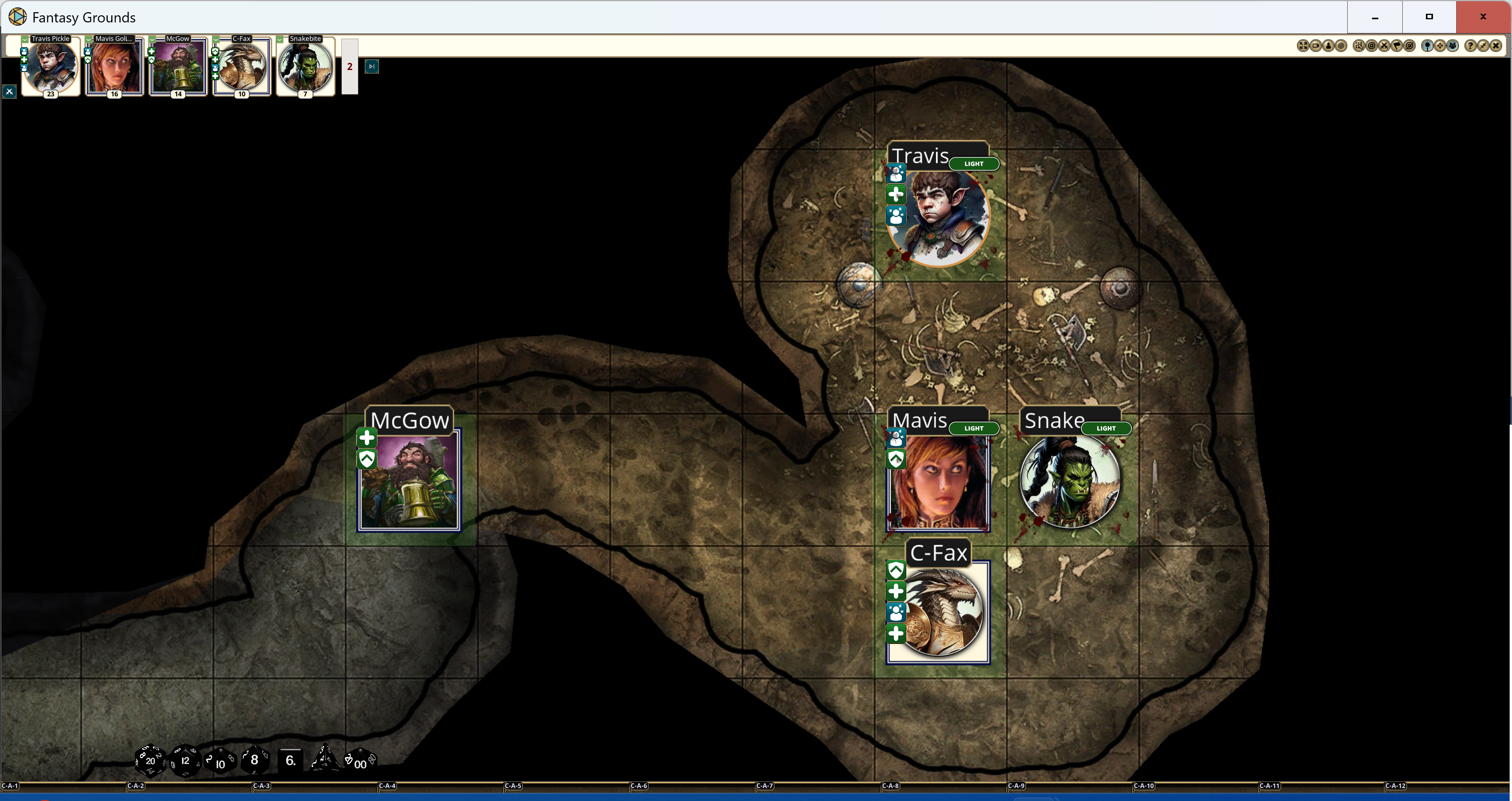The width and height of the screenshot is (1512, 801).
Task: Select the McGow token on the map
Action: [x=408, y=479]
